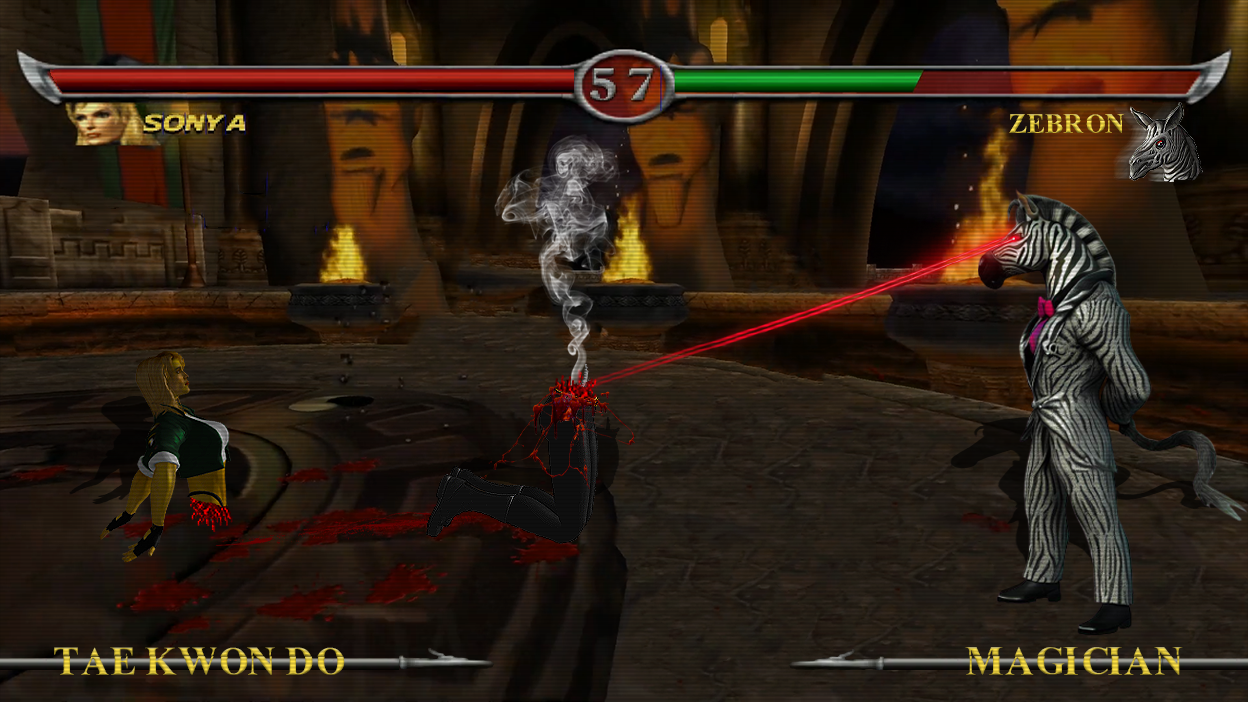
Task: Click Sonya's fighter portrait
Action: (x=101, y=123)
